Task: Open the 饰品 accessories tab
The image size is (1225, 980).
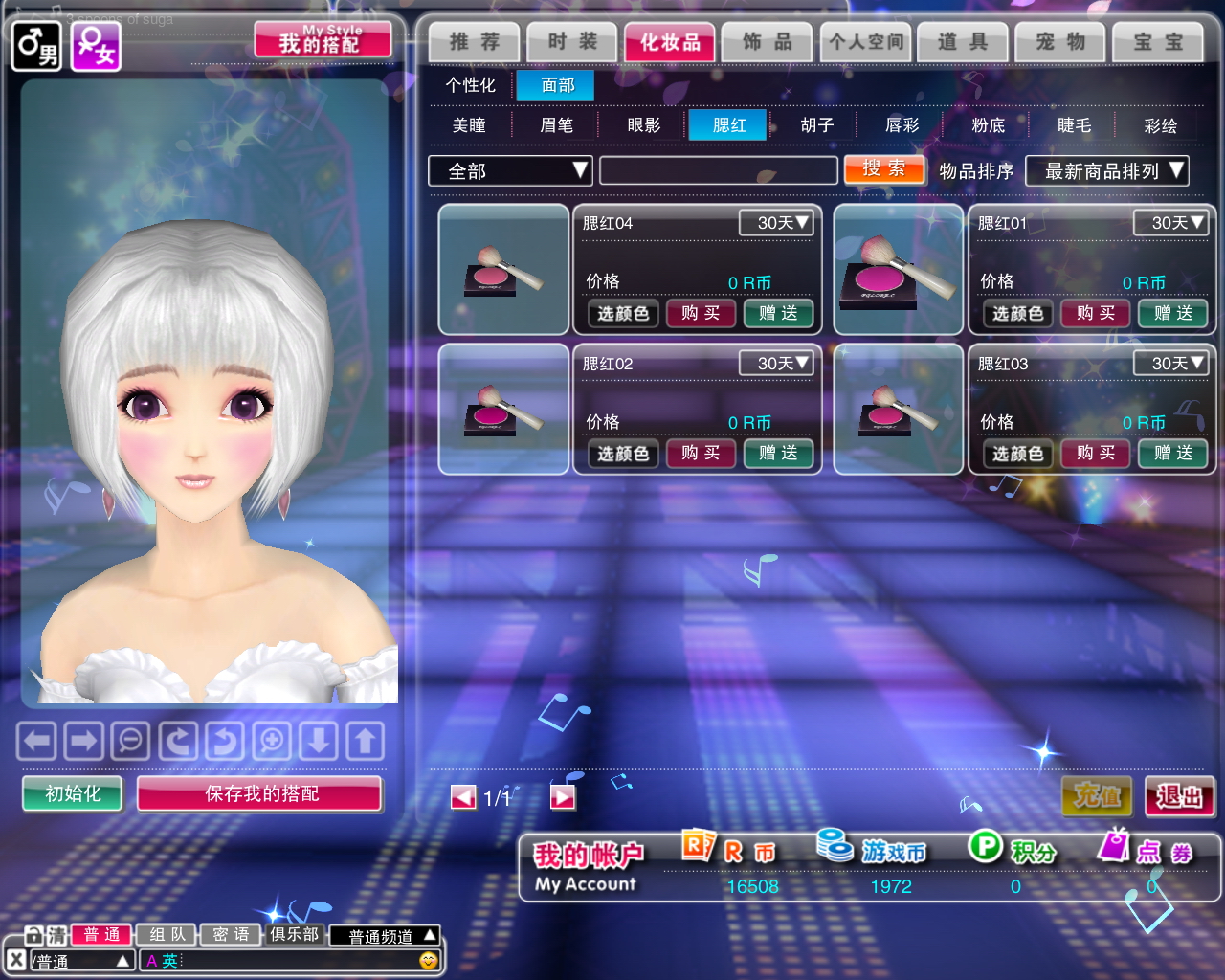Action: pyautogui.click(x=767, y=42)
